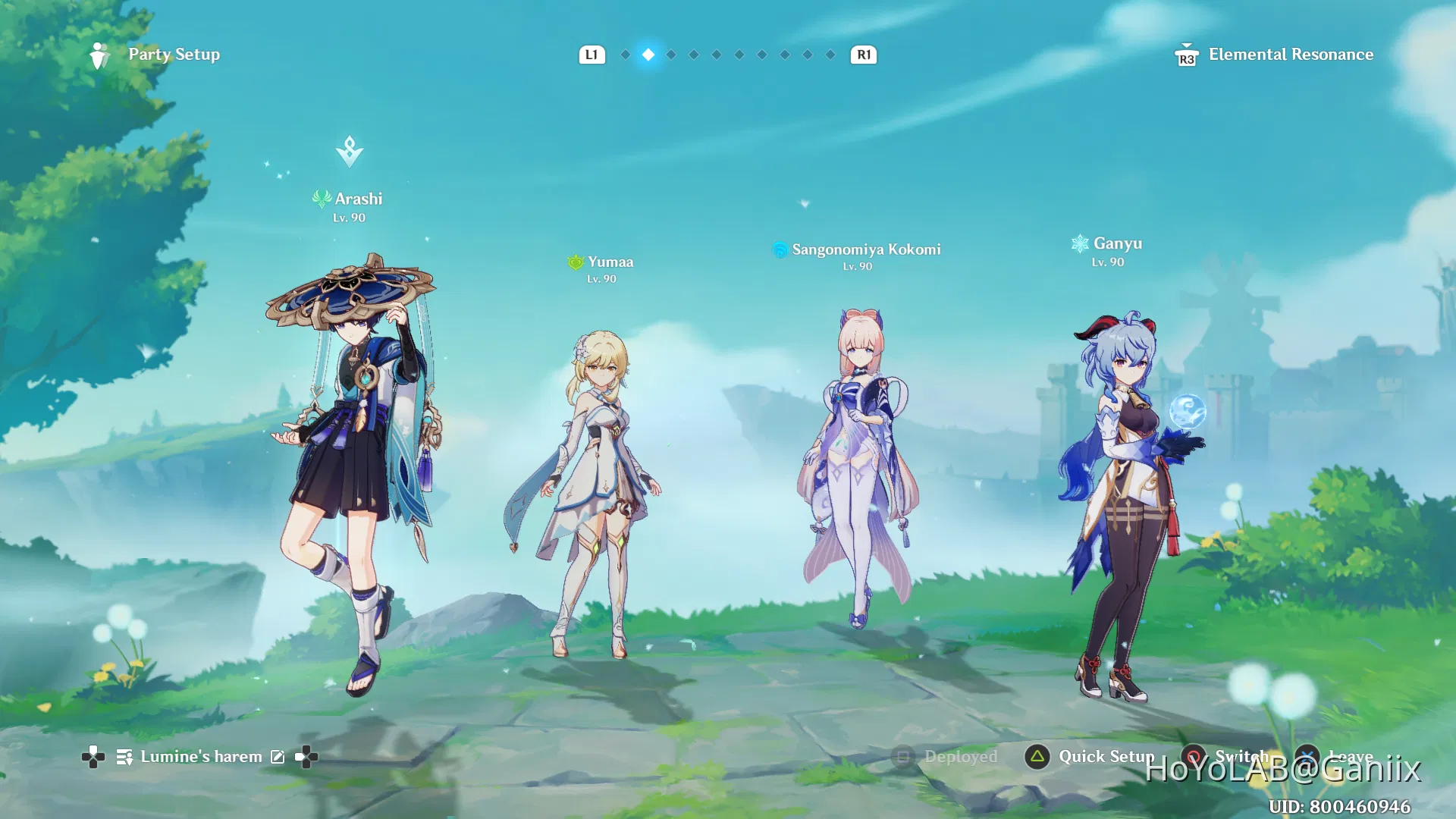The width and height of the screenshot is (1456, 819).
Task: Click the Cryo icon next to Ganyu
Action: (x=1079, y=243)
